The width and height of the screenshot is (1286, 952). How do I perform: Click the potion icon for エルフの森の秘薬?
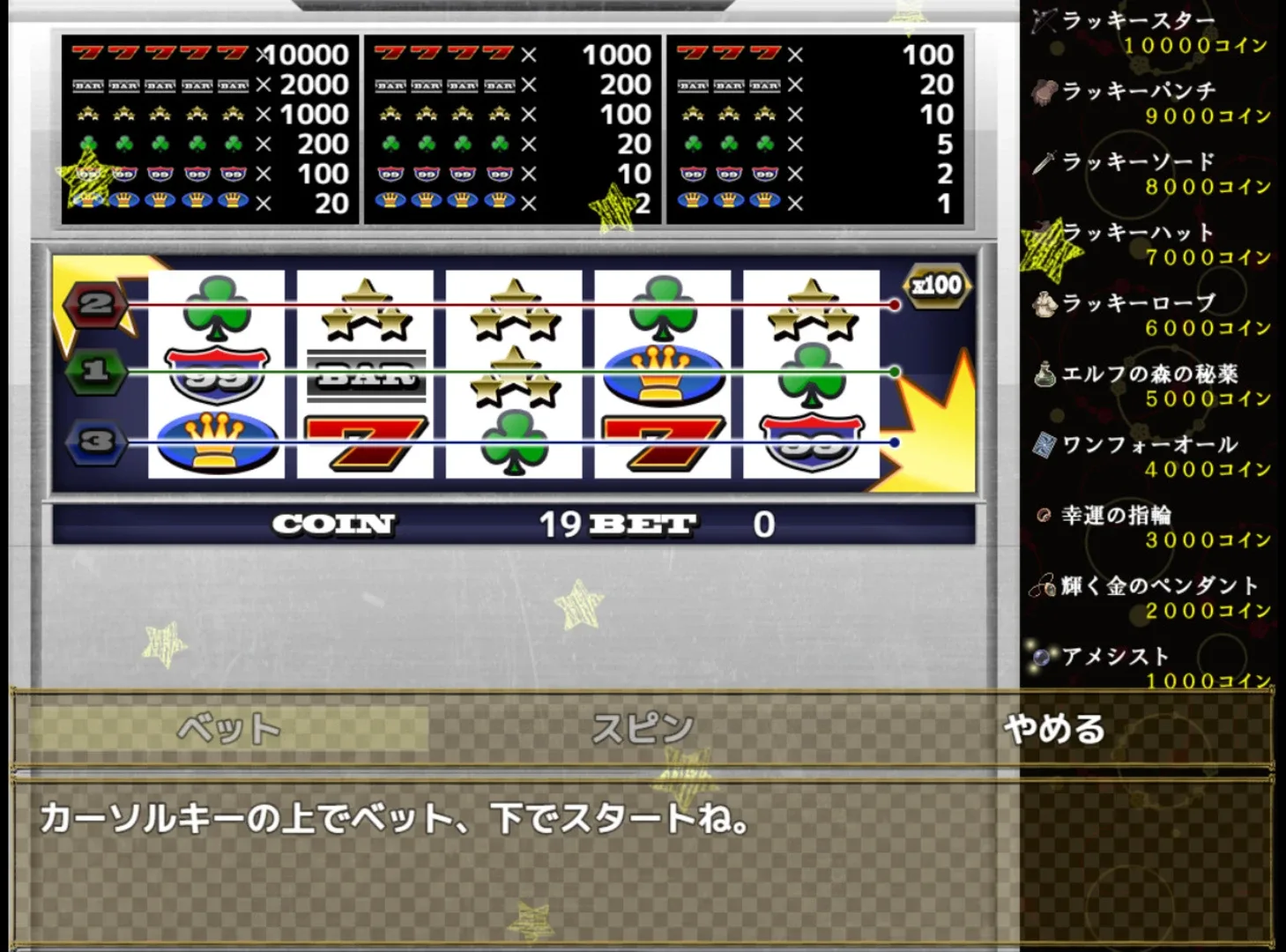(1044, 374)
